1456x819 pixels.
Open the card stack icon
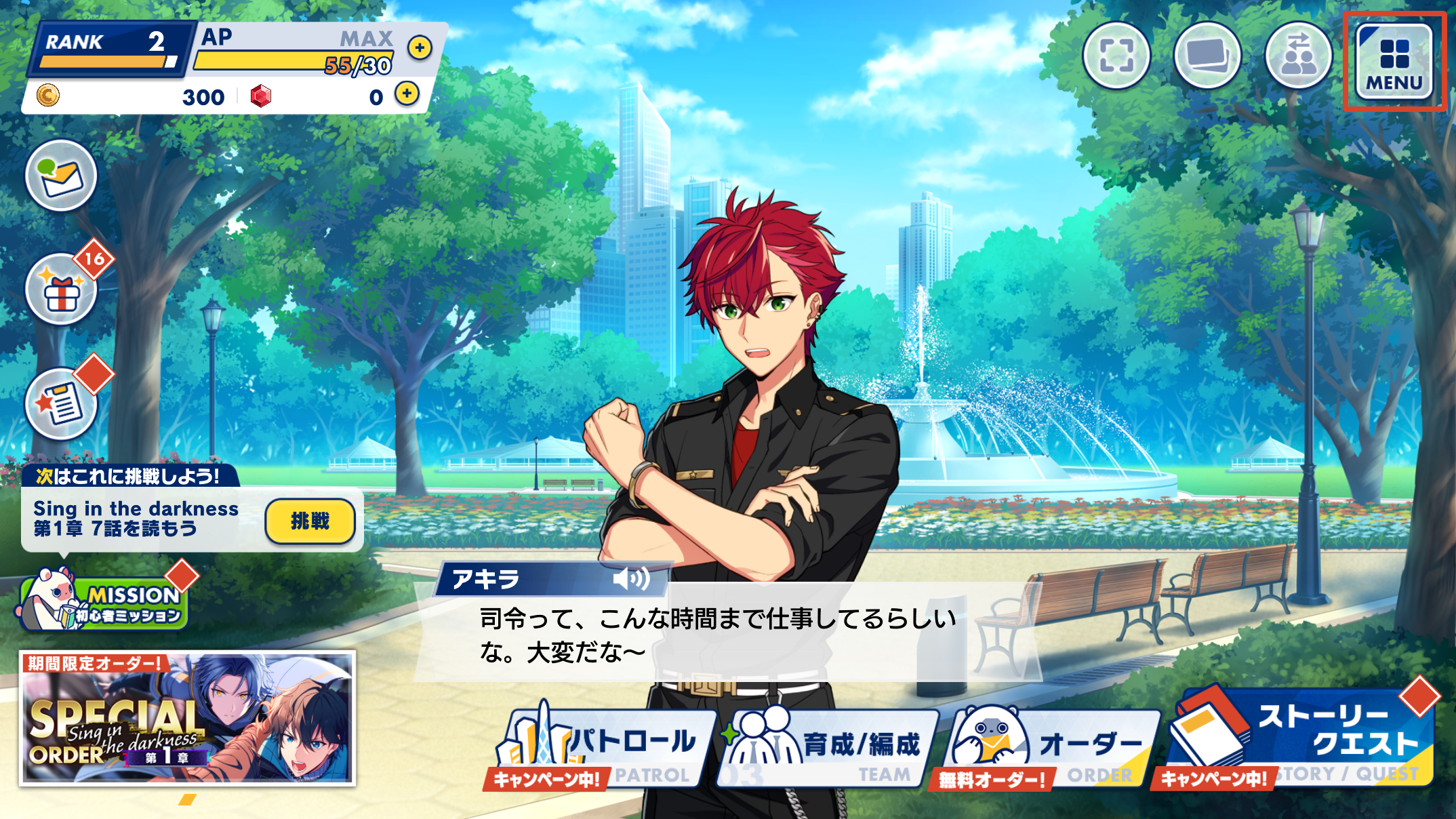(1207, 56)
